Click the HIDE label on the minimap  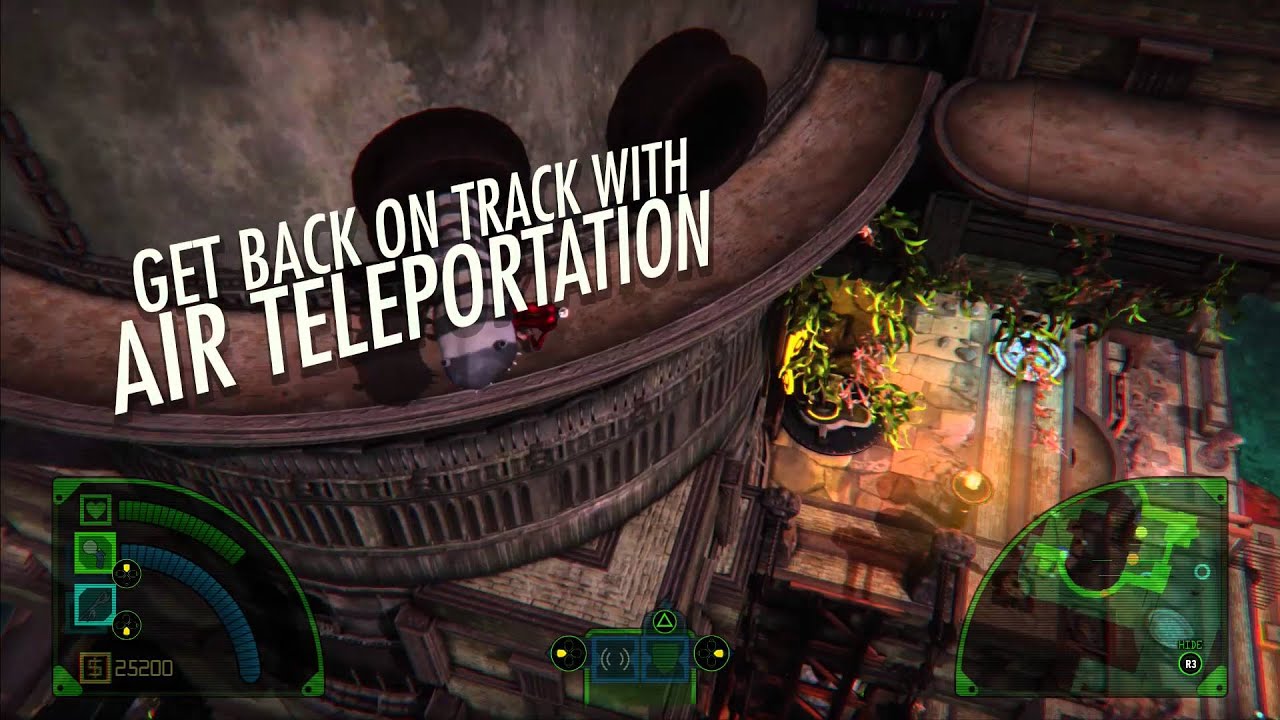[1190, 643]
